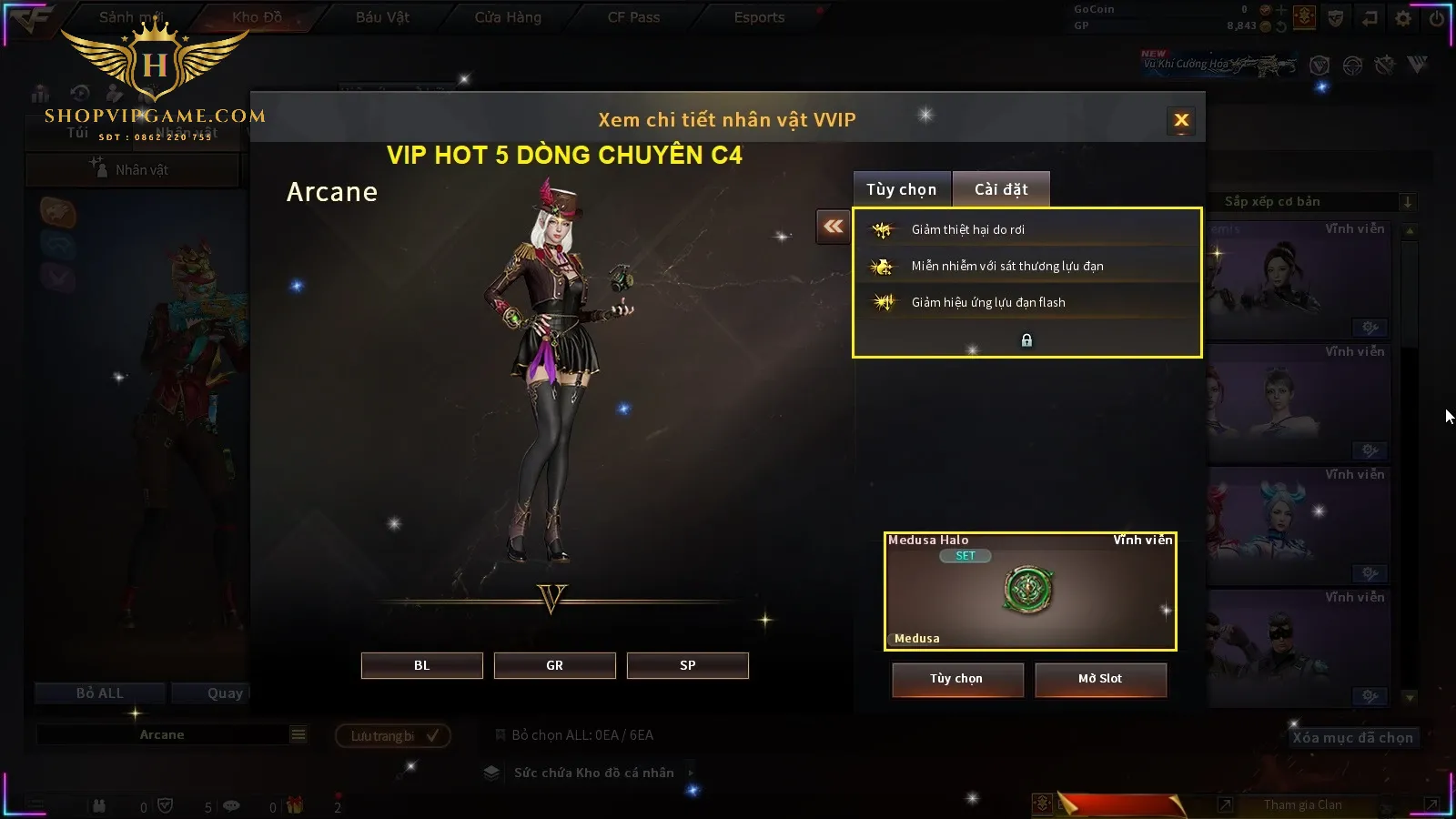
Task: Select the SP team button
Action: 687,665
